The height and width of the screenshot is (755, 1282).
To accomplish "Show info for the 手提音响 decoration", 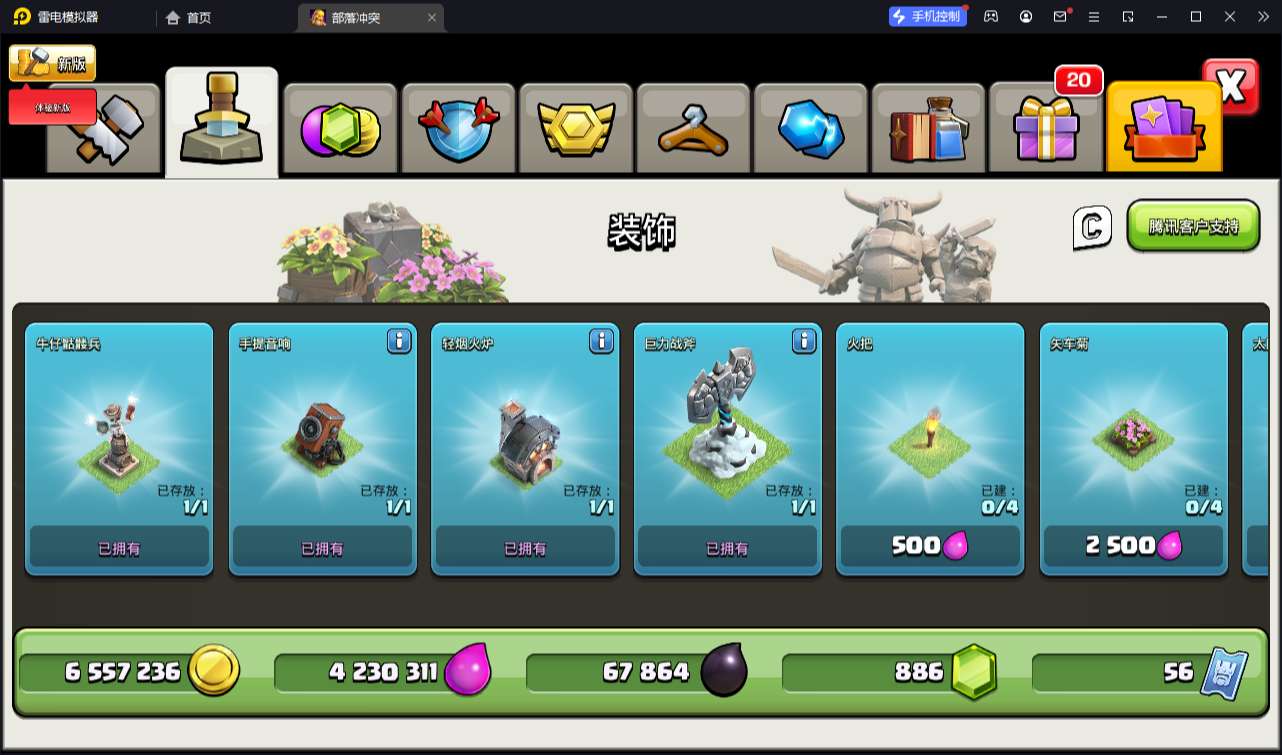I will pos(399,341).
